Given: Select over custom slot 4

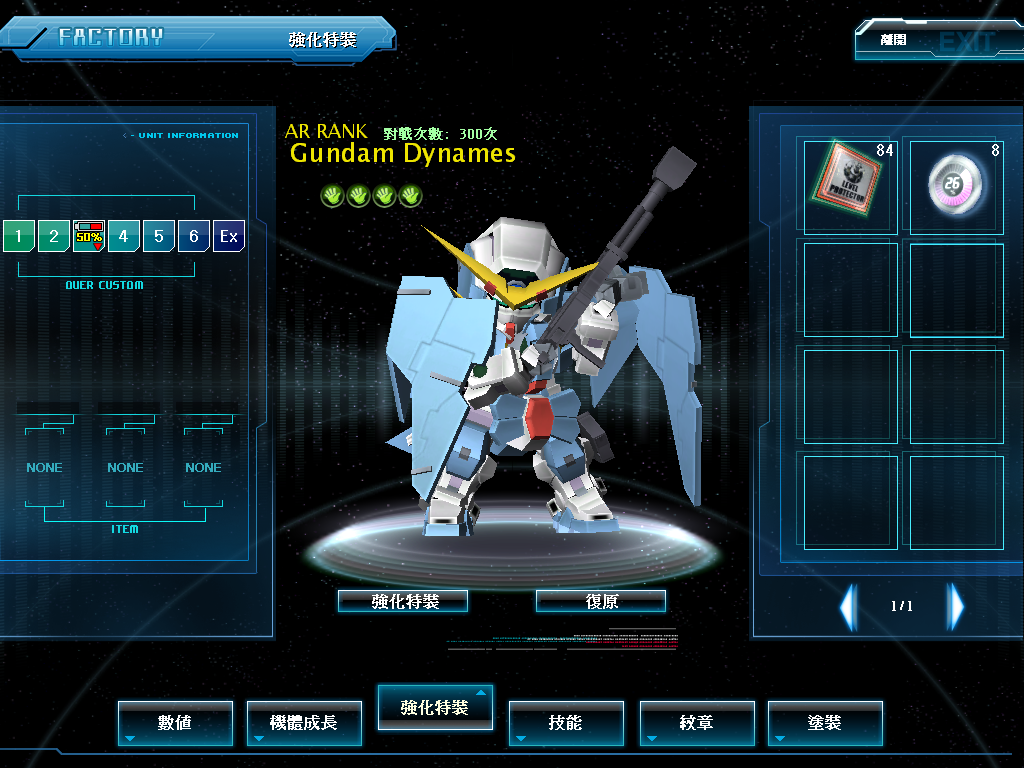Looking at the screenshot, I should pos(124,236).
